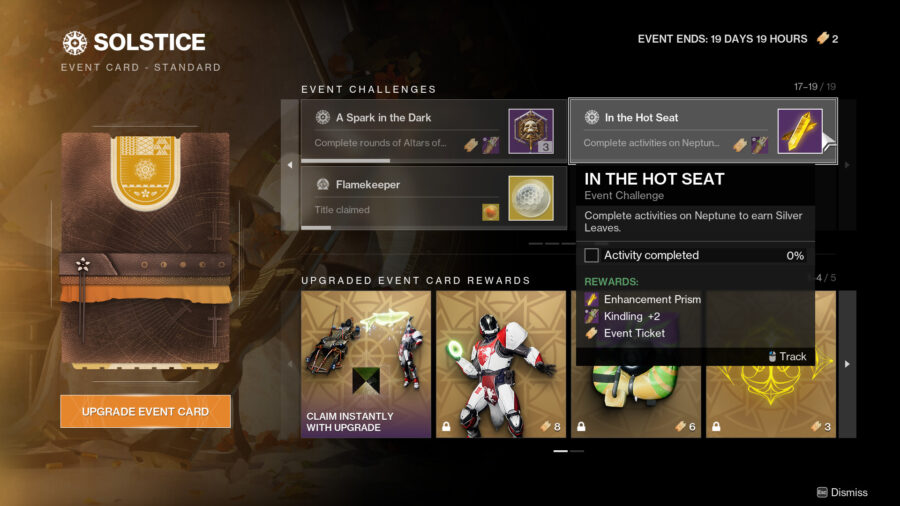The image size is (900, 506).
Task: Claim the instant upgrade reward tile
Action: click(x=366, y=364)
